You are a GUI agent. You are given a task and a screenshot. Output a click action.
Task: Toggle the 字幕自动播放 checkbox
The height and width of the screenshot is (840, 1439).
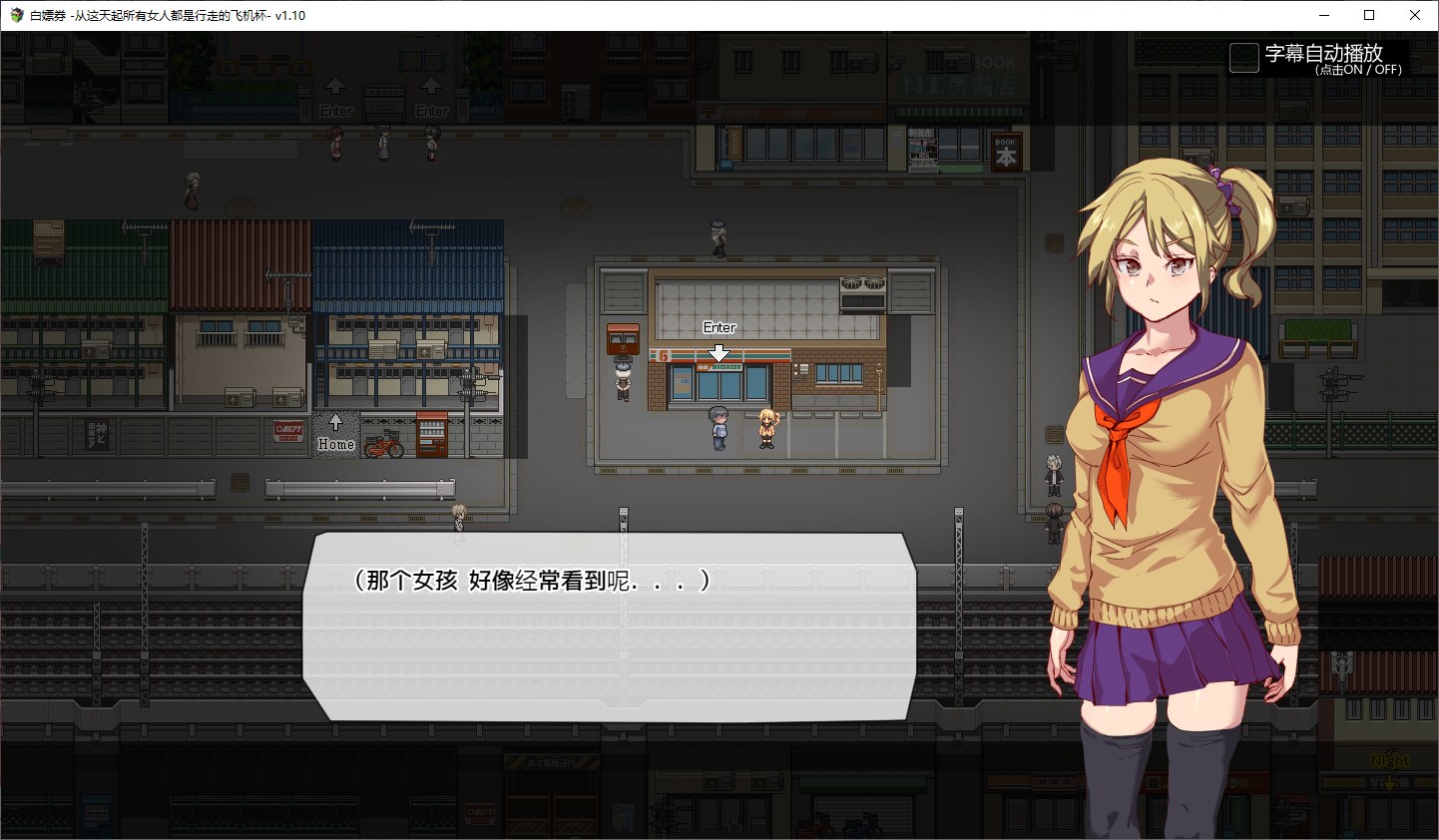[x=1243, y=58]
